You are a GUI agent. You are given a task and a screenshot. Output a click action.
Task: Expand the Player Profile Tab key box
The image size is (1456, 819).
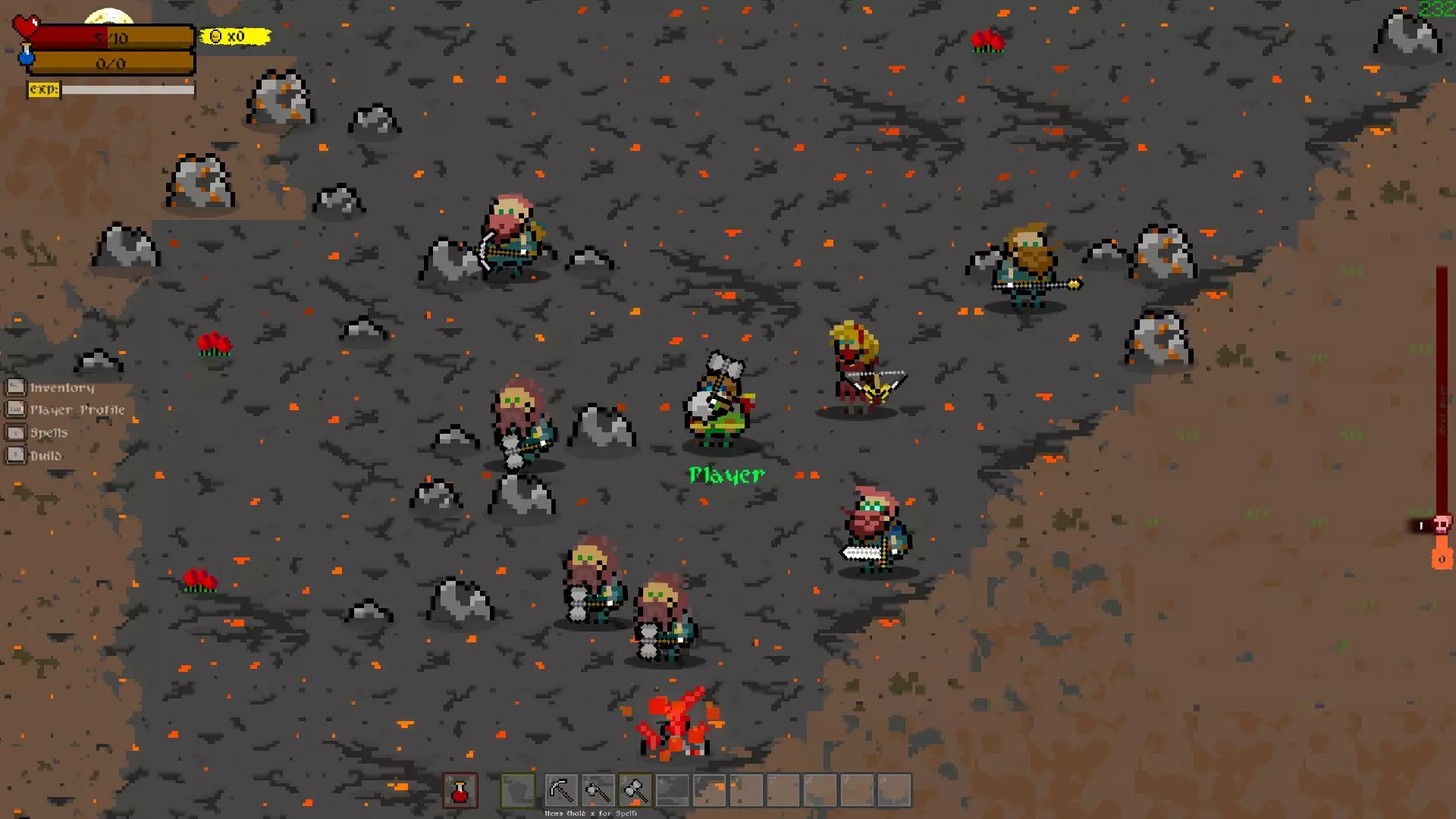click(16, 409)
